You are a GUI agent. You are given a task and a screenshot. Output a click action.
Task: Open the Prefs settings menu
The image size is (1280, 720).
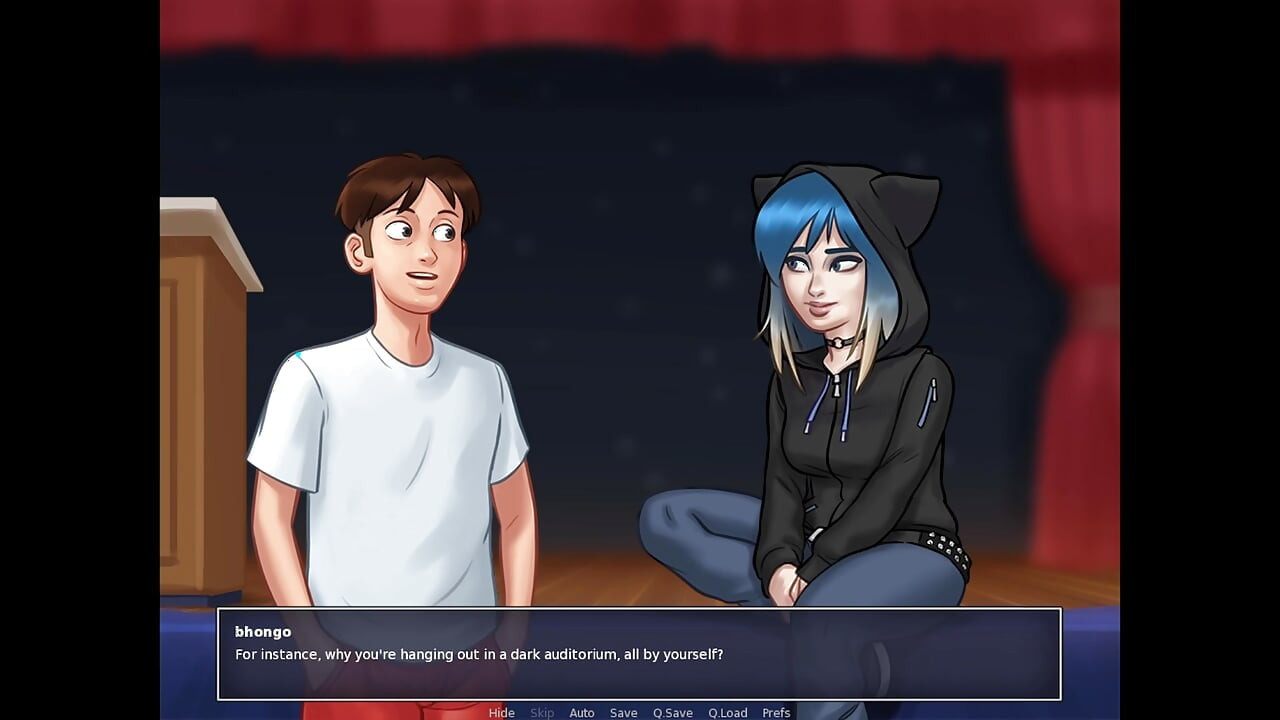(x=776, y=712)
